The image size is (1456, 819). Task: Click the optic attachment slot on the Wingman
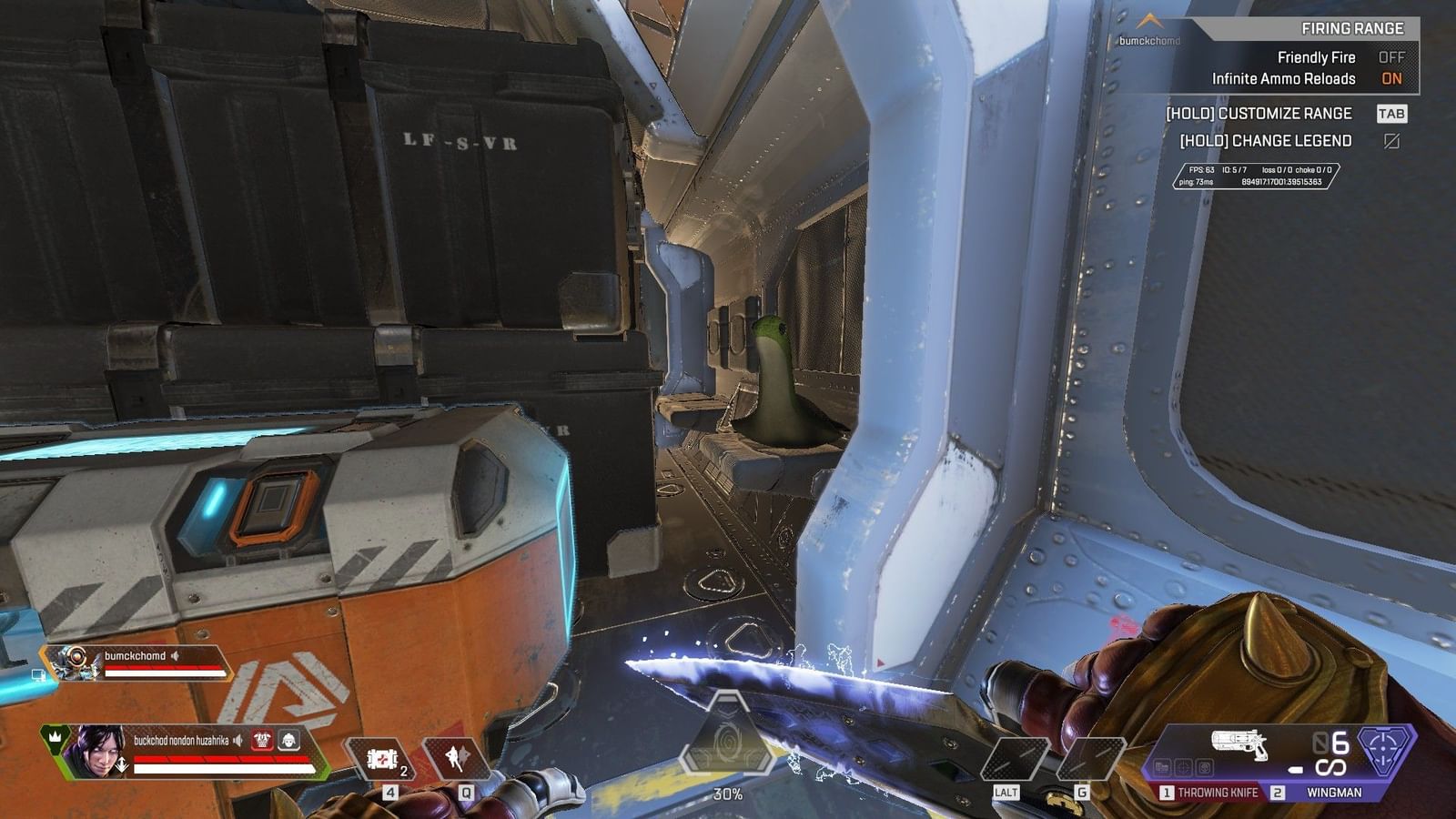pyautogui.click(x=1185, y=768)
